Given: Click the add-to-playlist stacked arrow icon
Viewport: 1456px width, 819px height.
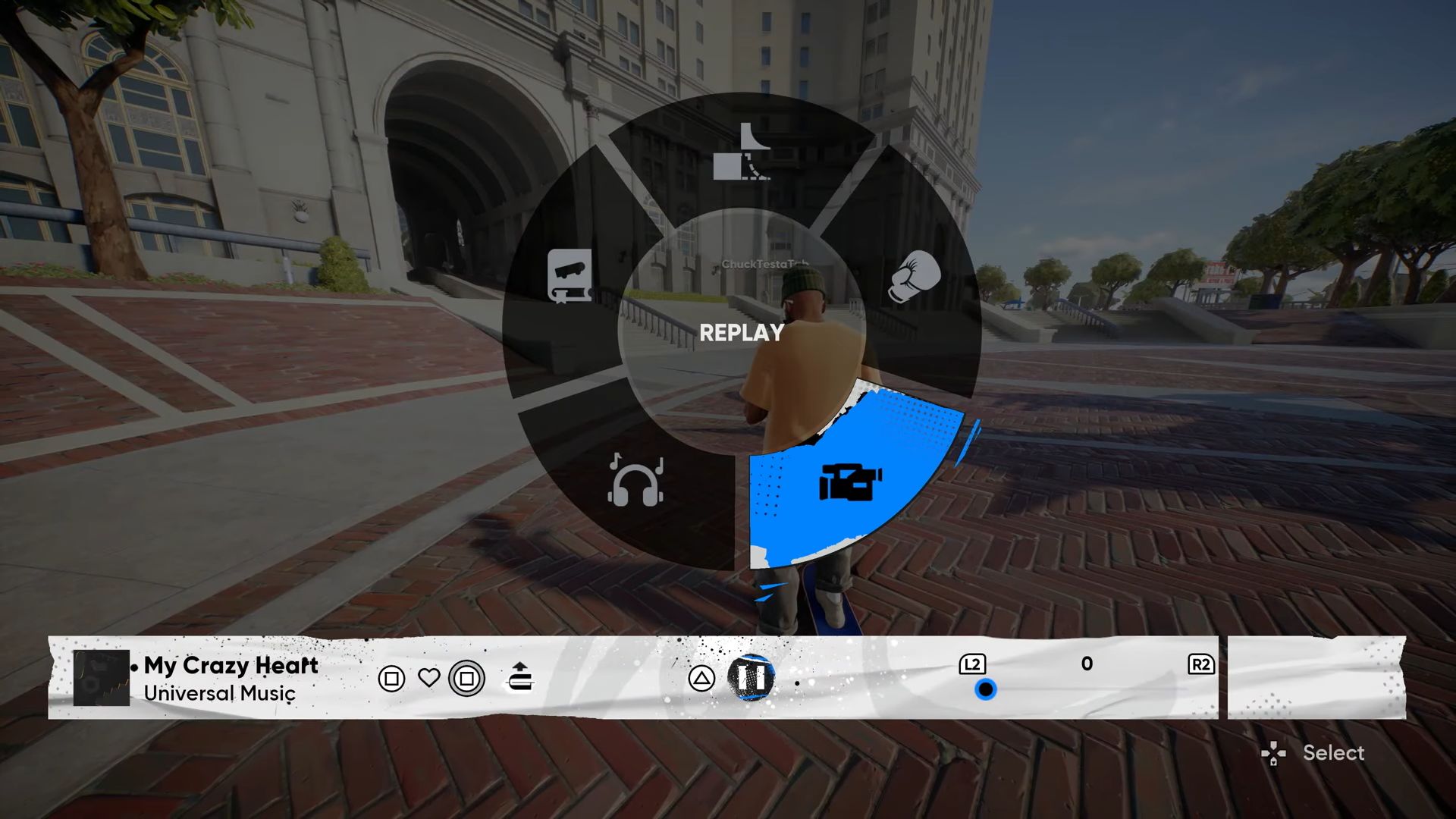Looking at the screenshot, I should click(x=520, y=676).
